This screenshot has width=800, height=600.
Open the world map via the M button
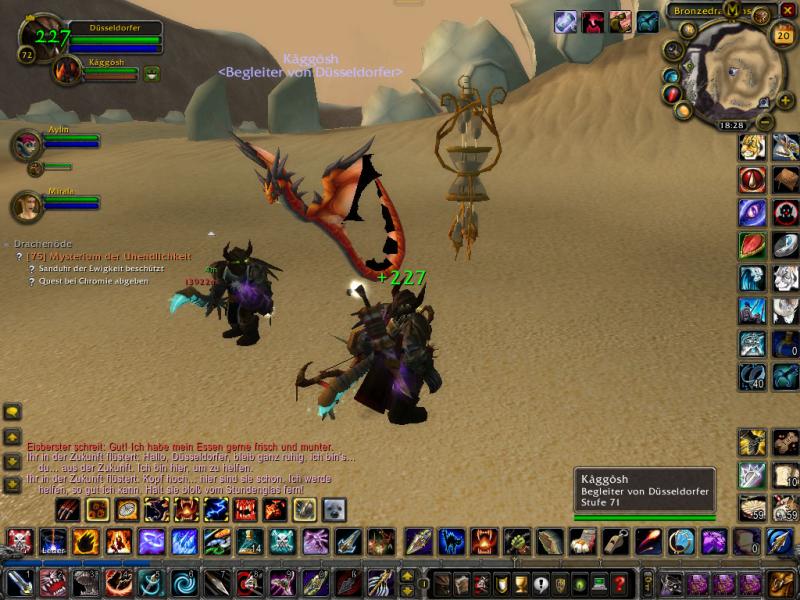(x=732, y=10)
